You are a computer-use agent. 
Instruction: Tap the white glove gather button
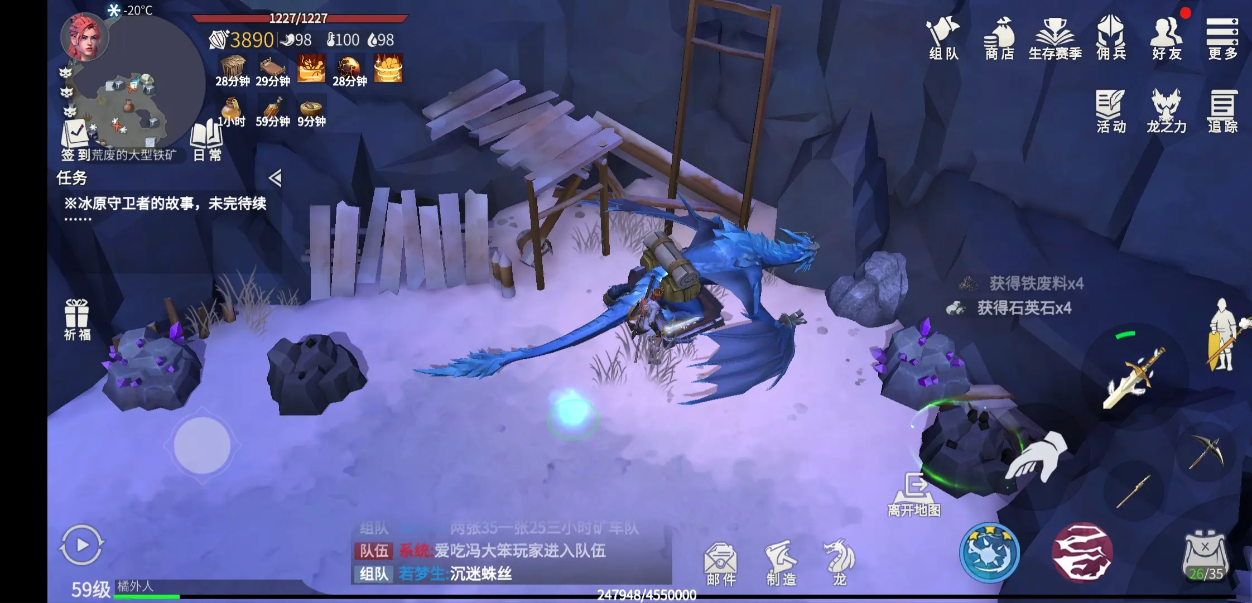[1035, 459]
